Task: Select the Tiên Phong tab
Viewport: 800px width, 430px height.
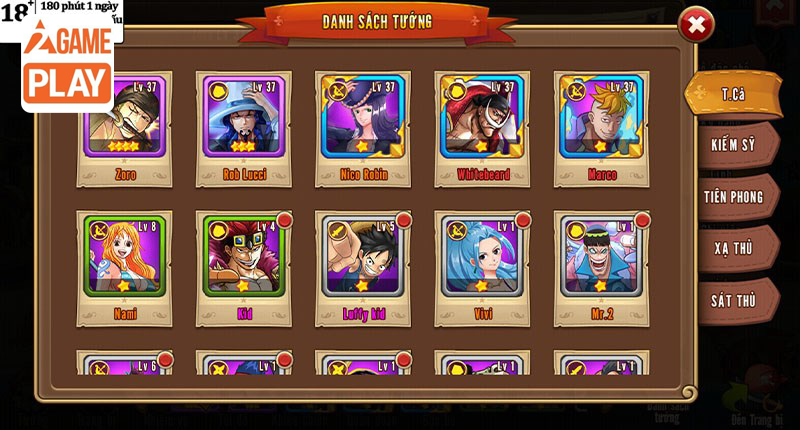Action: (733, 197)
